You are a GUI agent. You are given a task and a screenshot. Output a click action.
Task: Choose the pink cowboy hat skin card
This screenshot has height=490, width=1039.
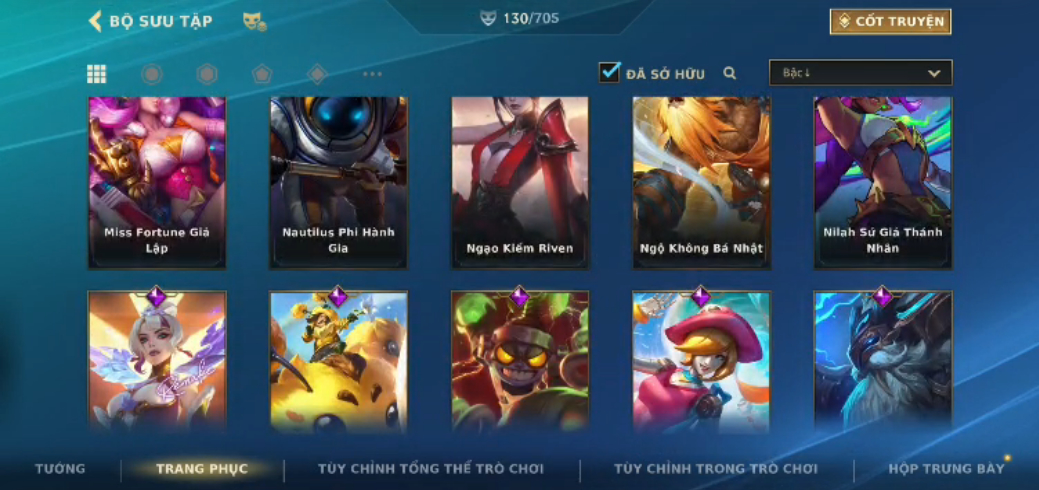coord(701,362)
